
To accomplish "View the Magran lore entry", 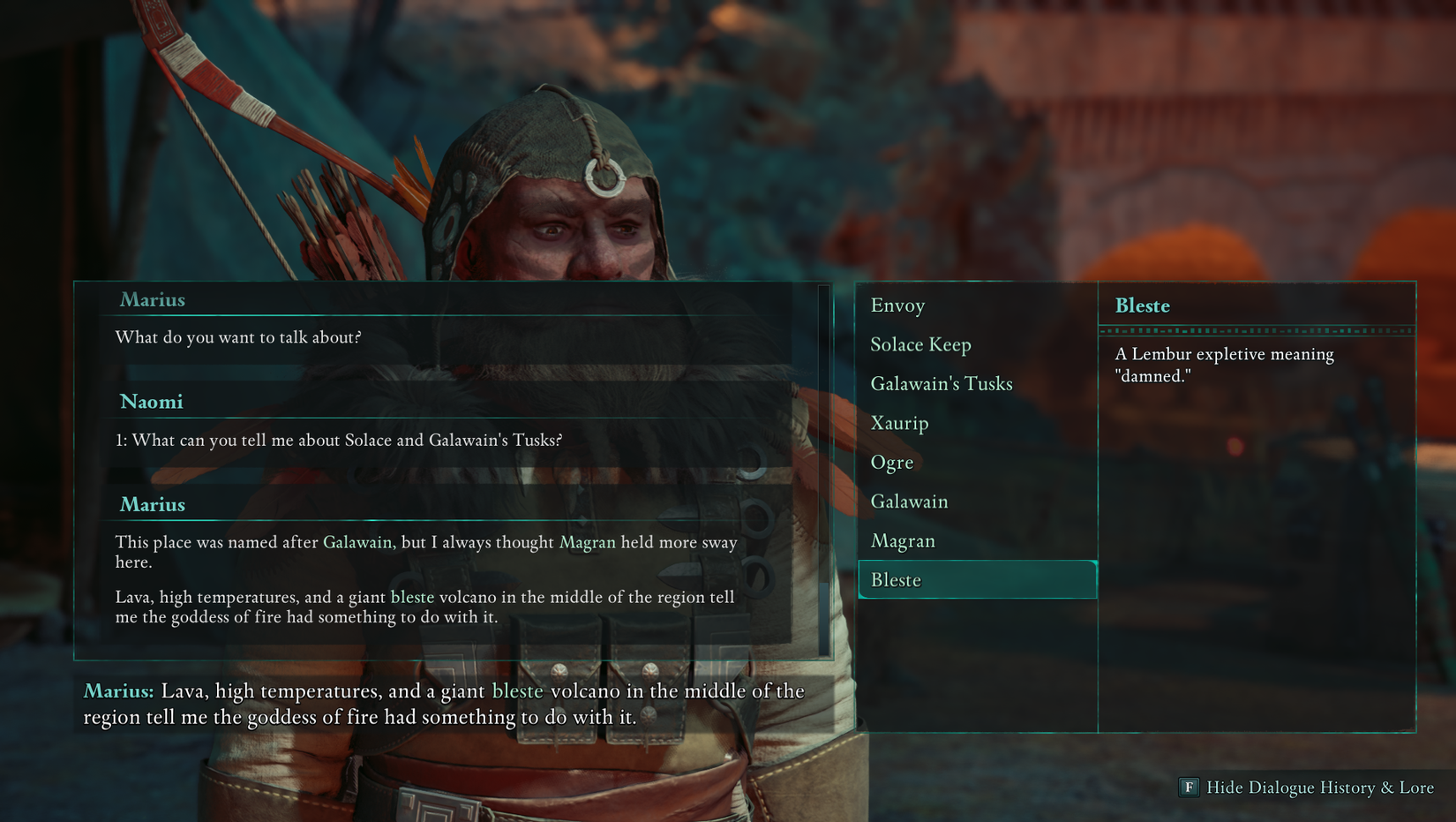I will click(x=903, y=540).
